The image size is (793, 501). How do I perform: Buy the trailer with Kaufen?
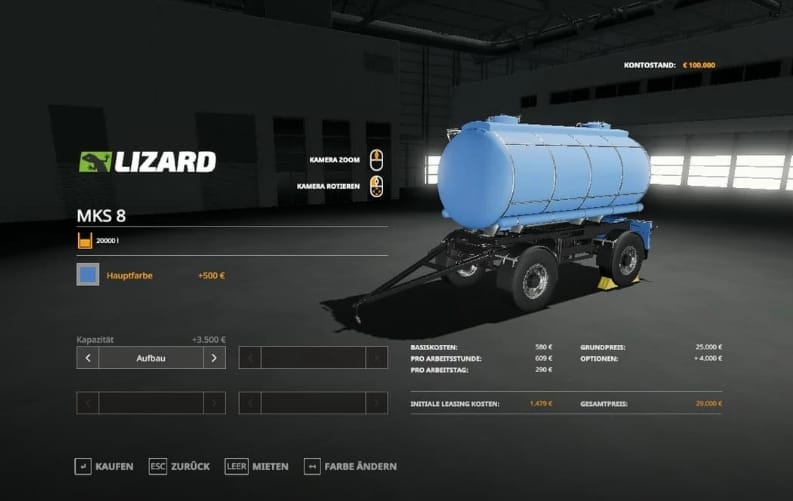104,466
